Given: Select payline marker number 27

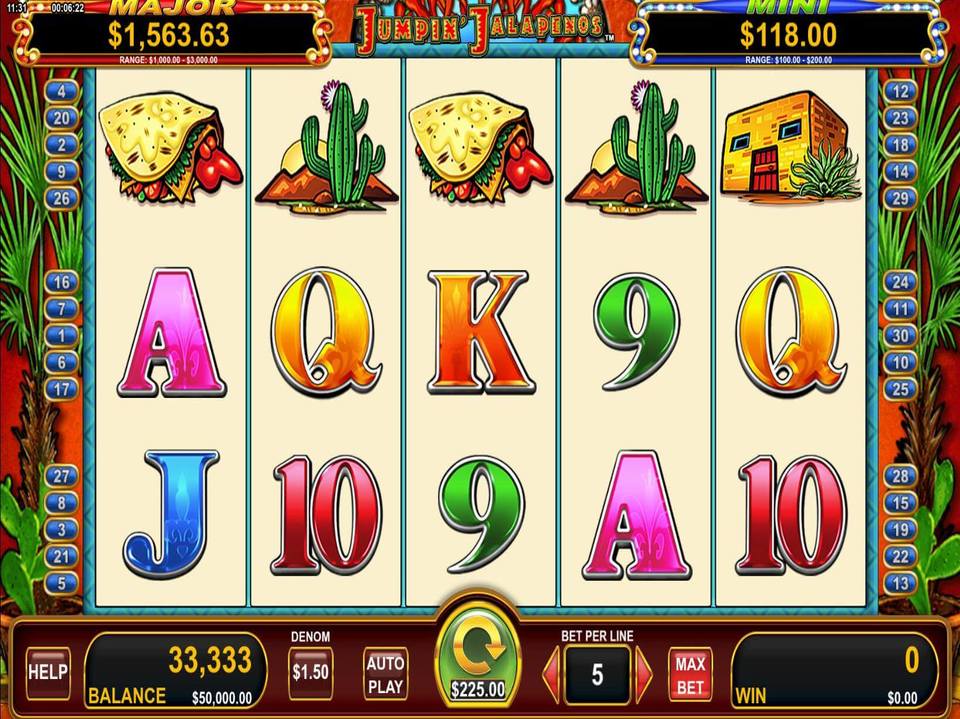Looking at the screenshot, I should coord(62,476).
